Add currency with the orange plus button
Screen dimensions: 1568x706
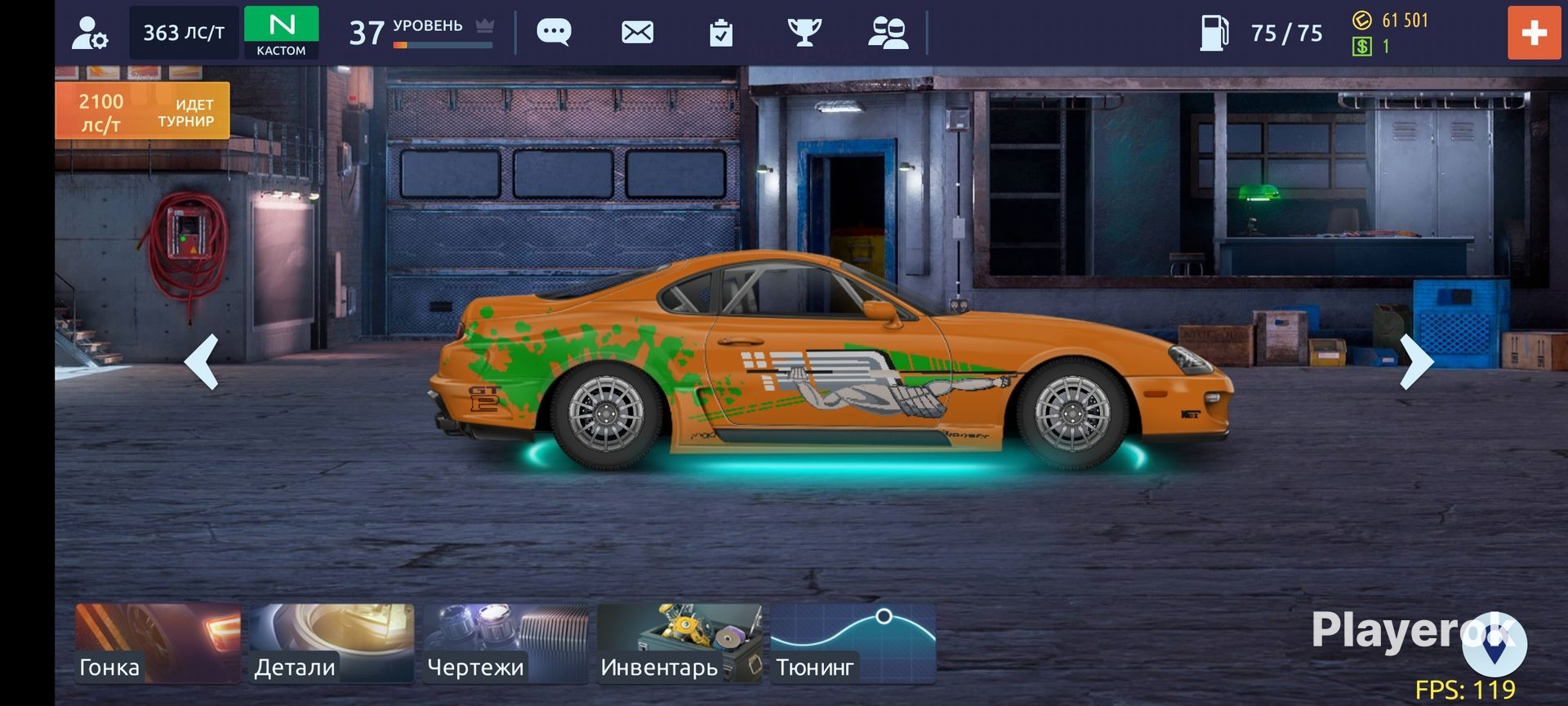click(1534, 33)
